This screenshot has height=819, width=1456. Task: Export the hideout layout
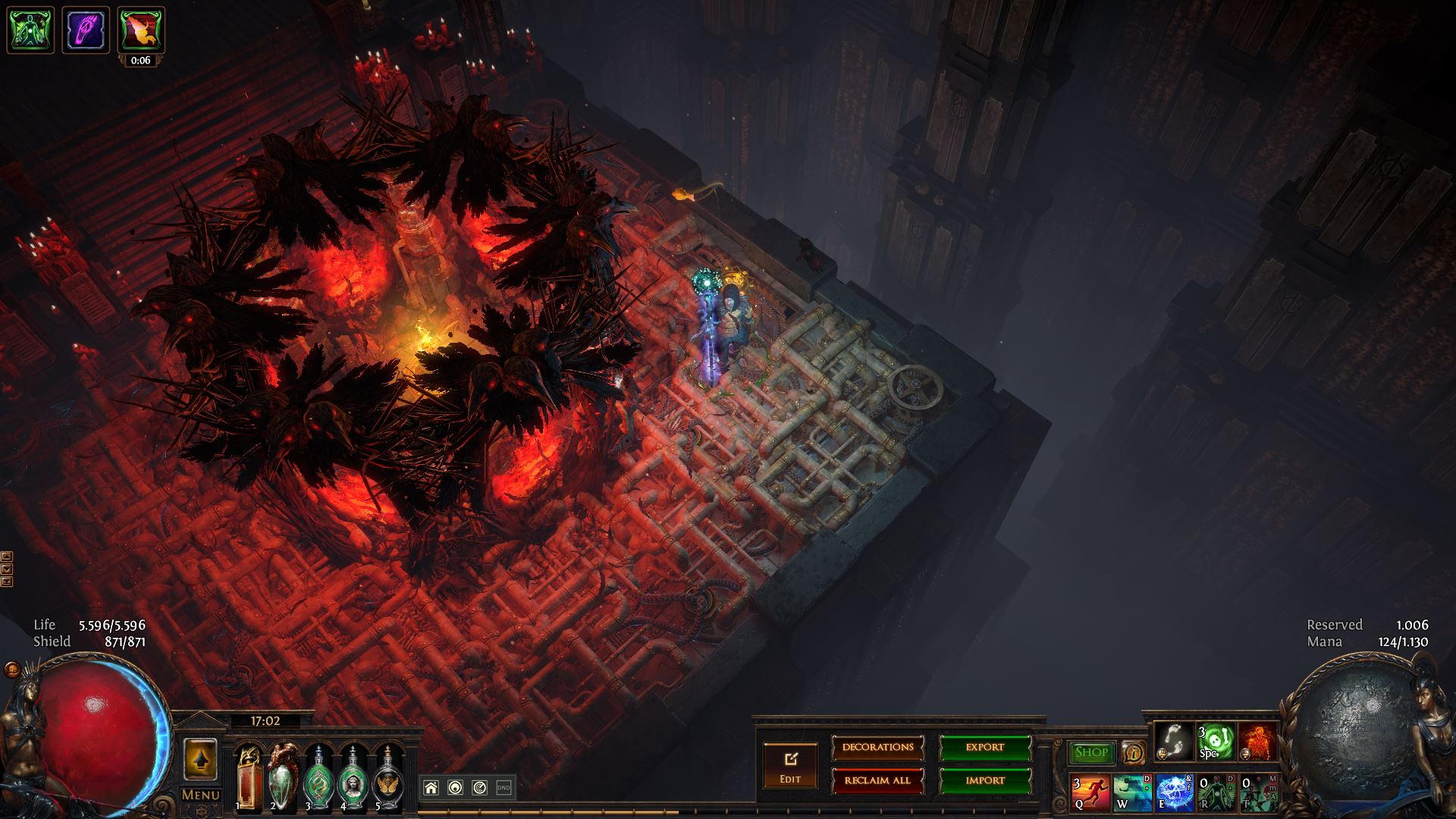(x=985, y=748)
